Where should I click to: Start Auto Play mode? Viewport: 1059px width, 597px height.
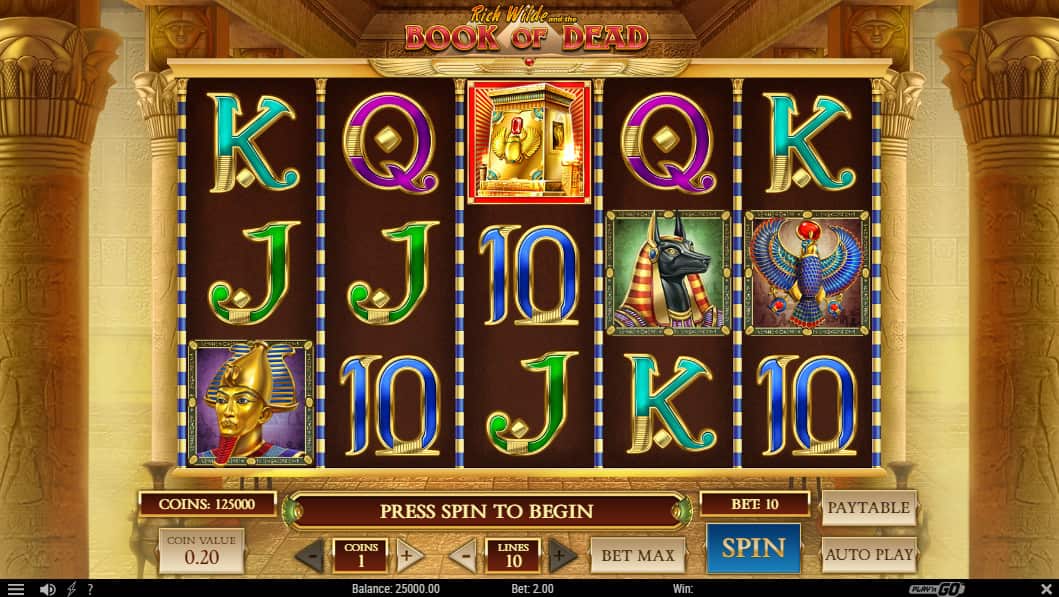[869, 554]
